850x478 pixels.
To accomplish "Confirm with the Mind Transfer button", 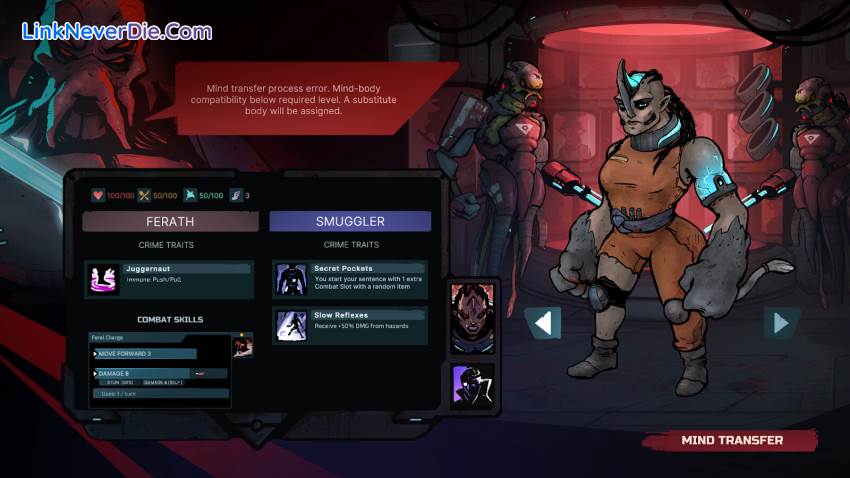I will click(731, 440).
